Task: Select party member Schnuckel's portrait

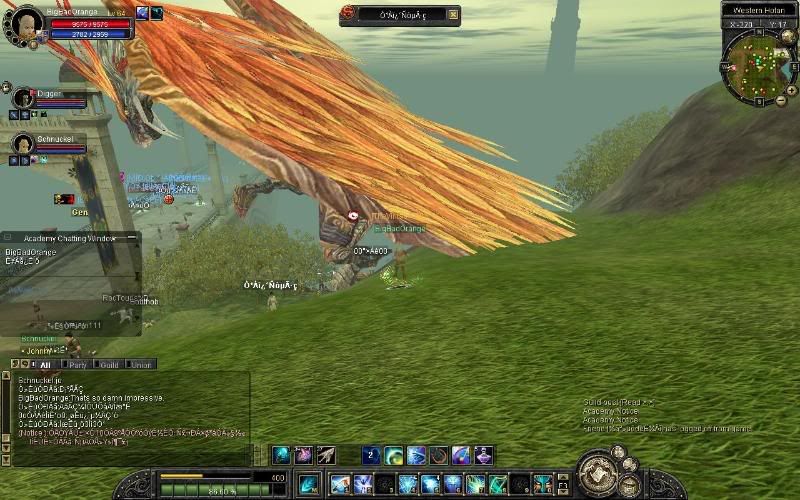Action: coord(23,143)
